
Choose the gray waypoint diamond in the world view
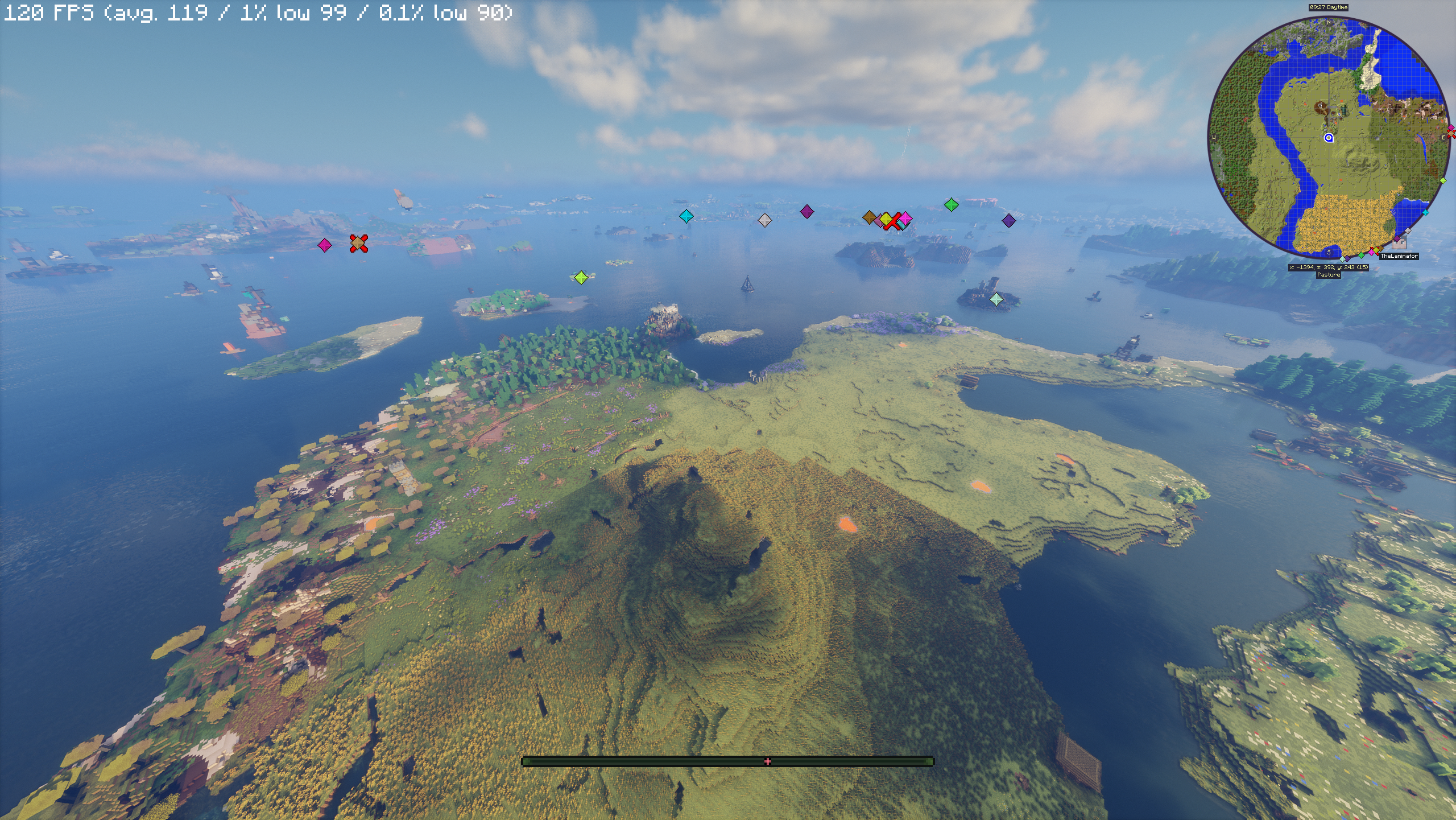coord(765,220)
